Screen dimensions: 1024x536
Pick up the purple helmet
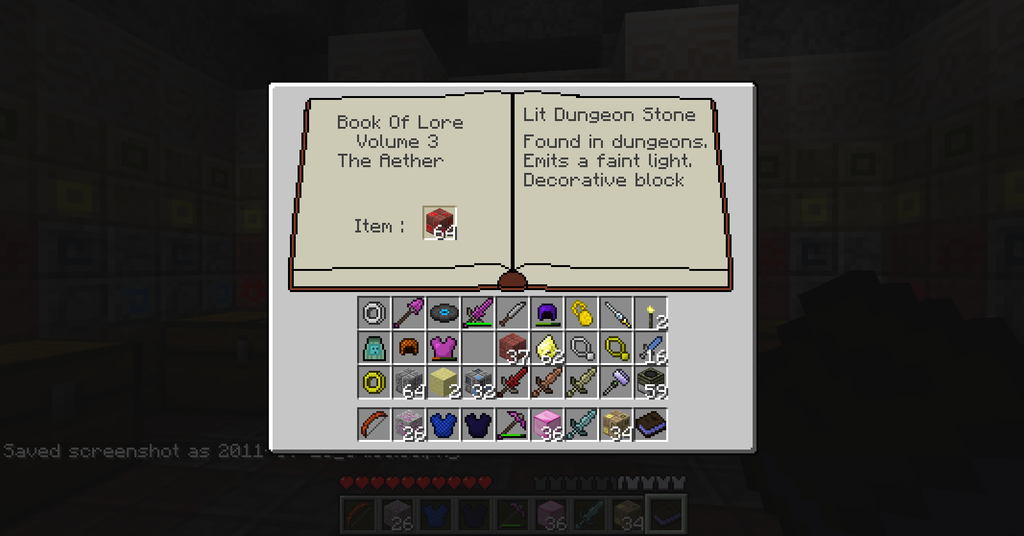pyautogui.click(x=547, y=314)
